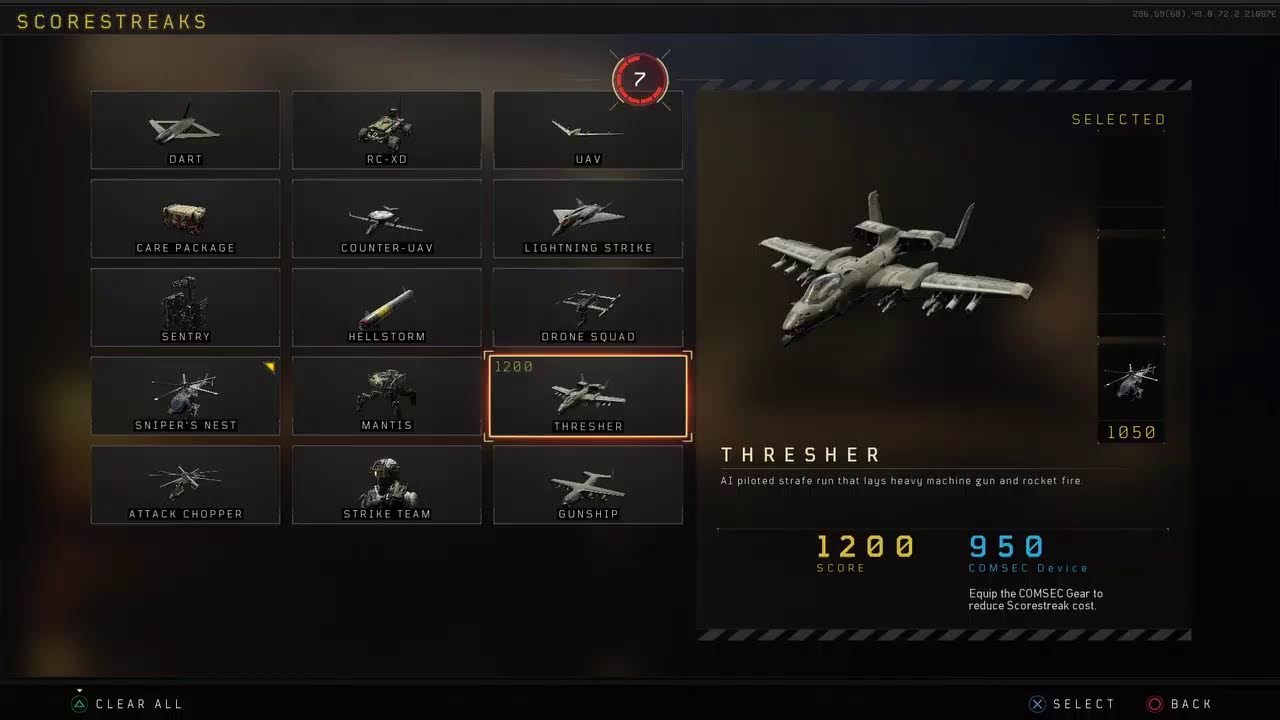Pick the UAV scorestreak tile
The width and height of the screenshot is (1280, 720).
click(x=588, y=130)
